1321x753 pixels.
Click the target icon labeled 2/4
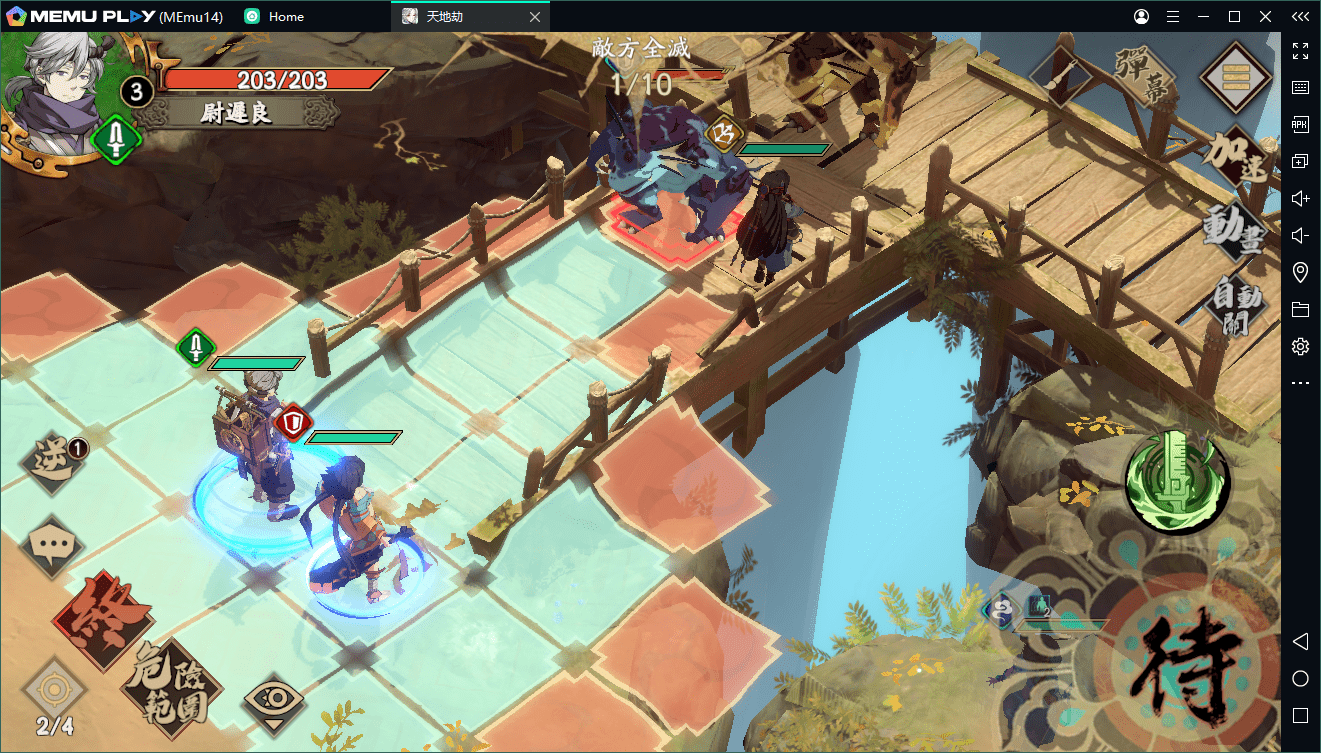coord(55,695)
